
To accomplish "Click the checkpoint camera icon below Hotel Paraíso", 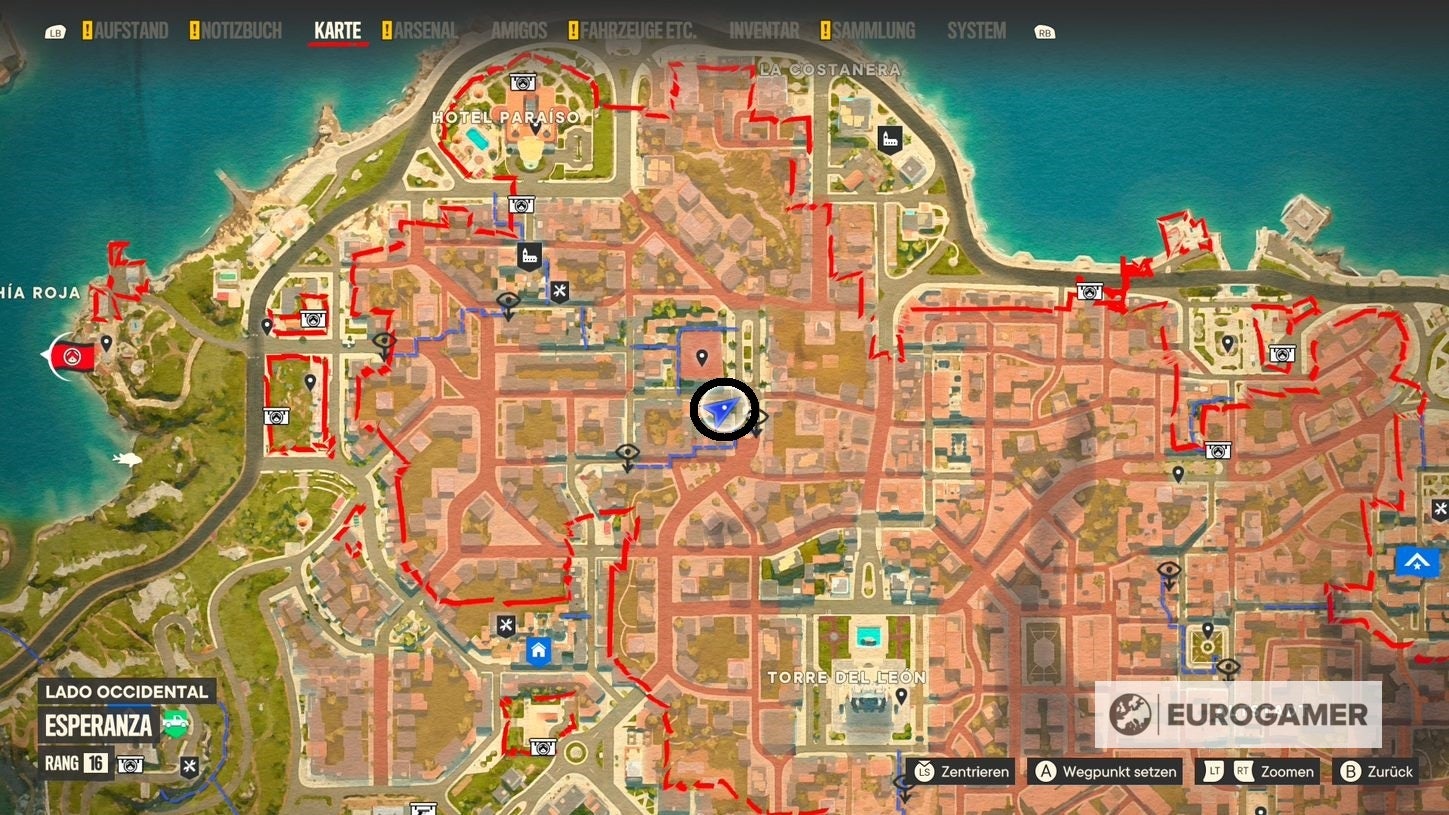I will (x=520, y=204).
